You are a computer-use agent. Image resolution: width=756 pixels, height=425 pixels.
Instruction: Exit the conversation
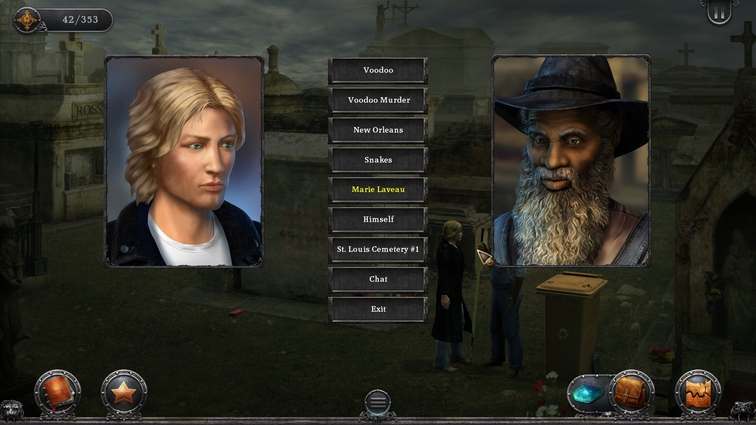coord(378,309)
